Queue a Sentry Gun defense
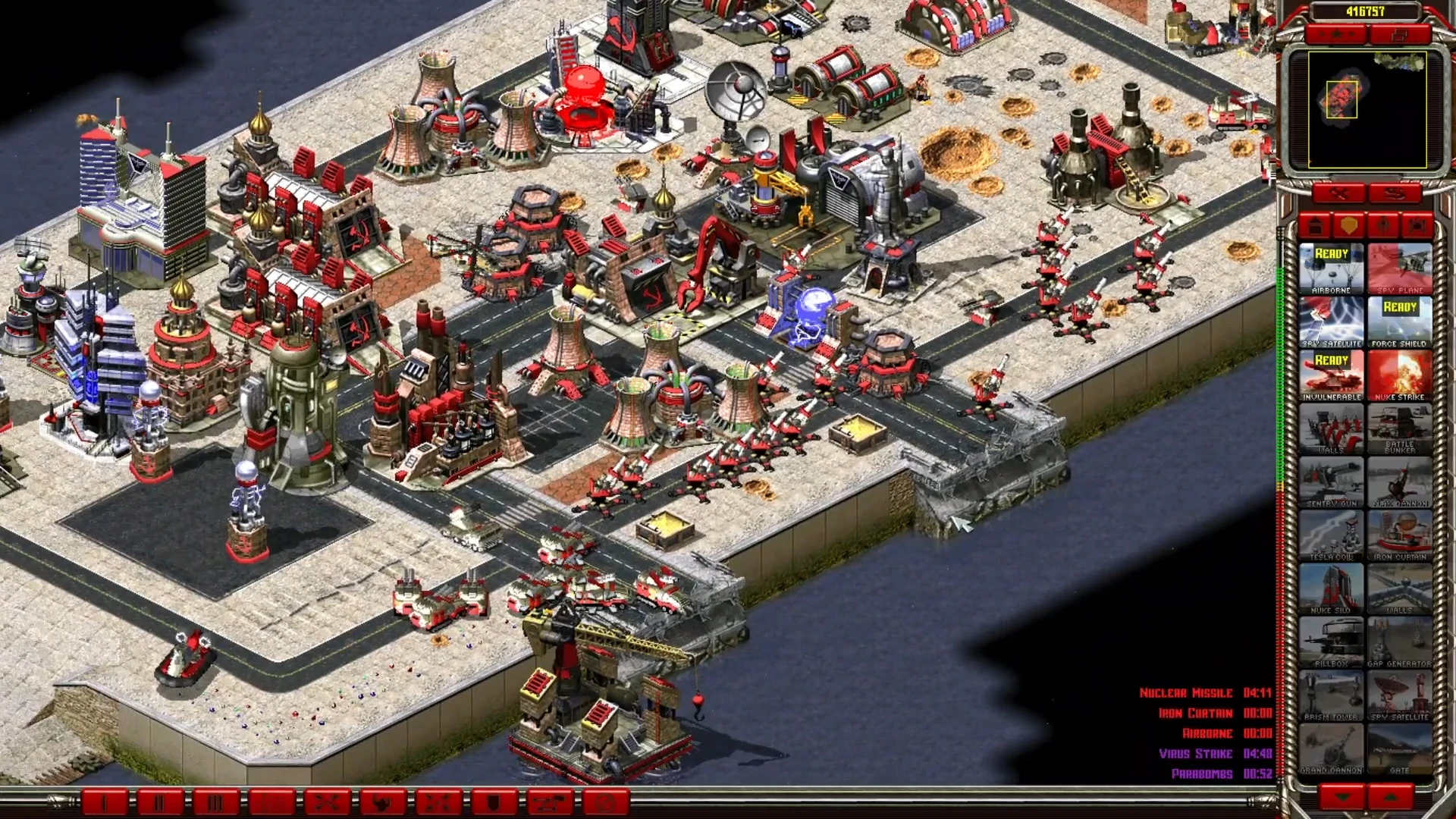Screen dimensions: 1456x819 1331,482
